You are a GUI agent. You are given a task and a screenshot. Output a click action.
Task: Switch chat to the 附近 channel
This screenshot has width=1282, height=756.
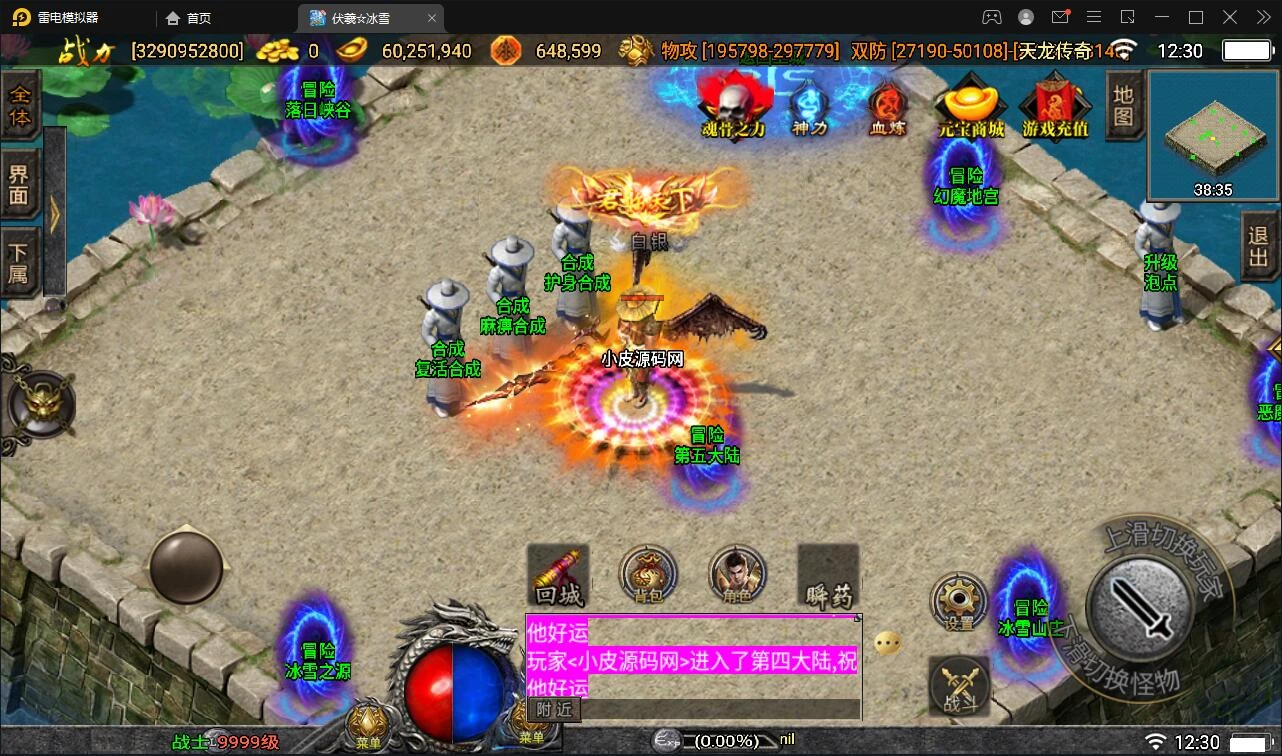pos(554,709)
